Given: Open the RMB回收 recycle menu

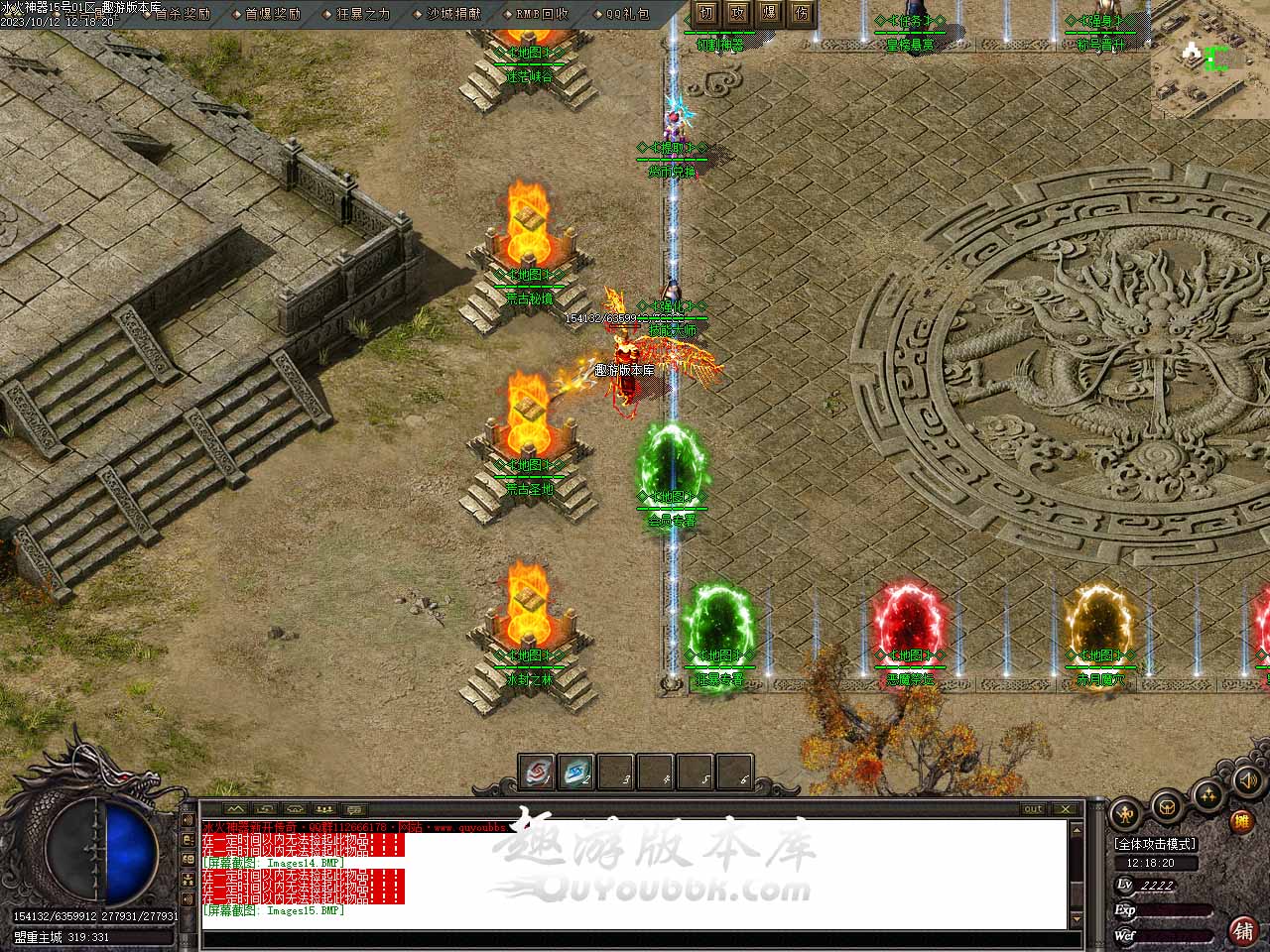Looking at the screenshot, I should [543, 14].
